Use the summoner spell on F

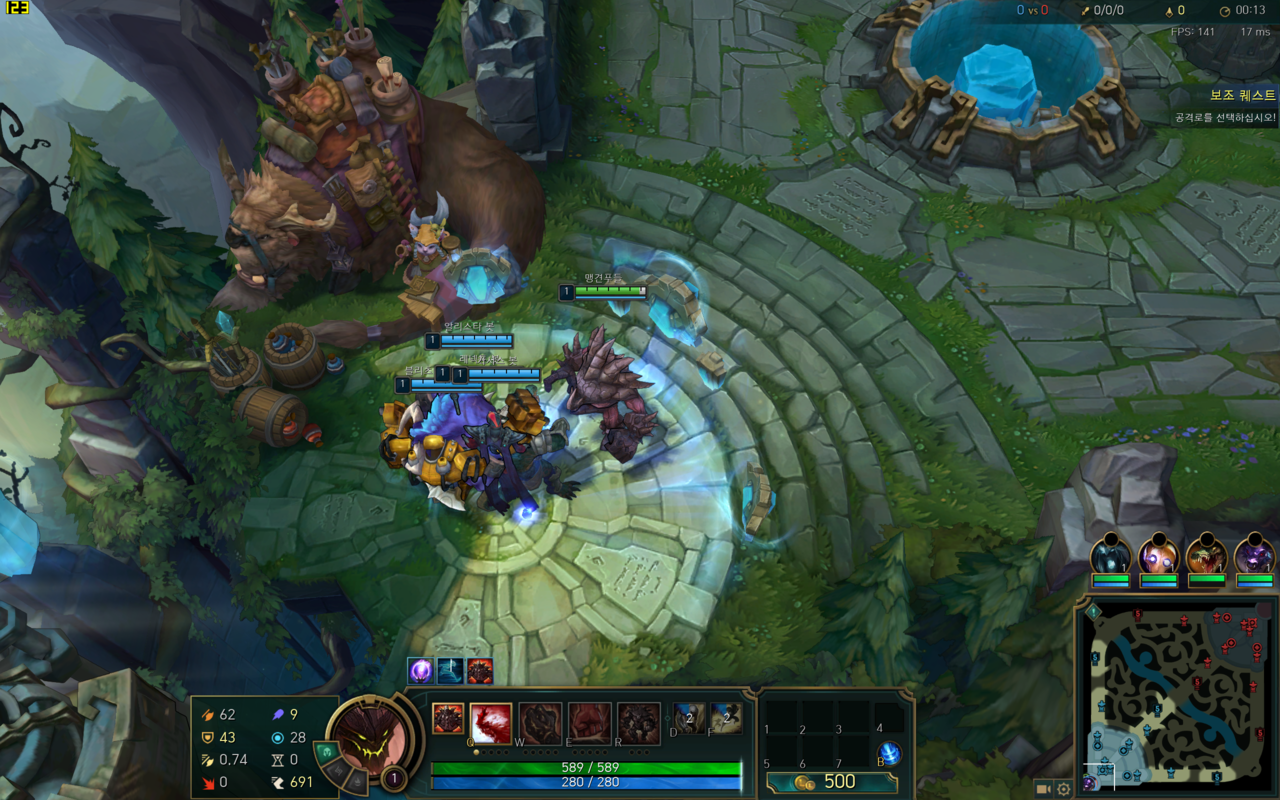(725, 718)
